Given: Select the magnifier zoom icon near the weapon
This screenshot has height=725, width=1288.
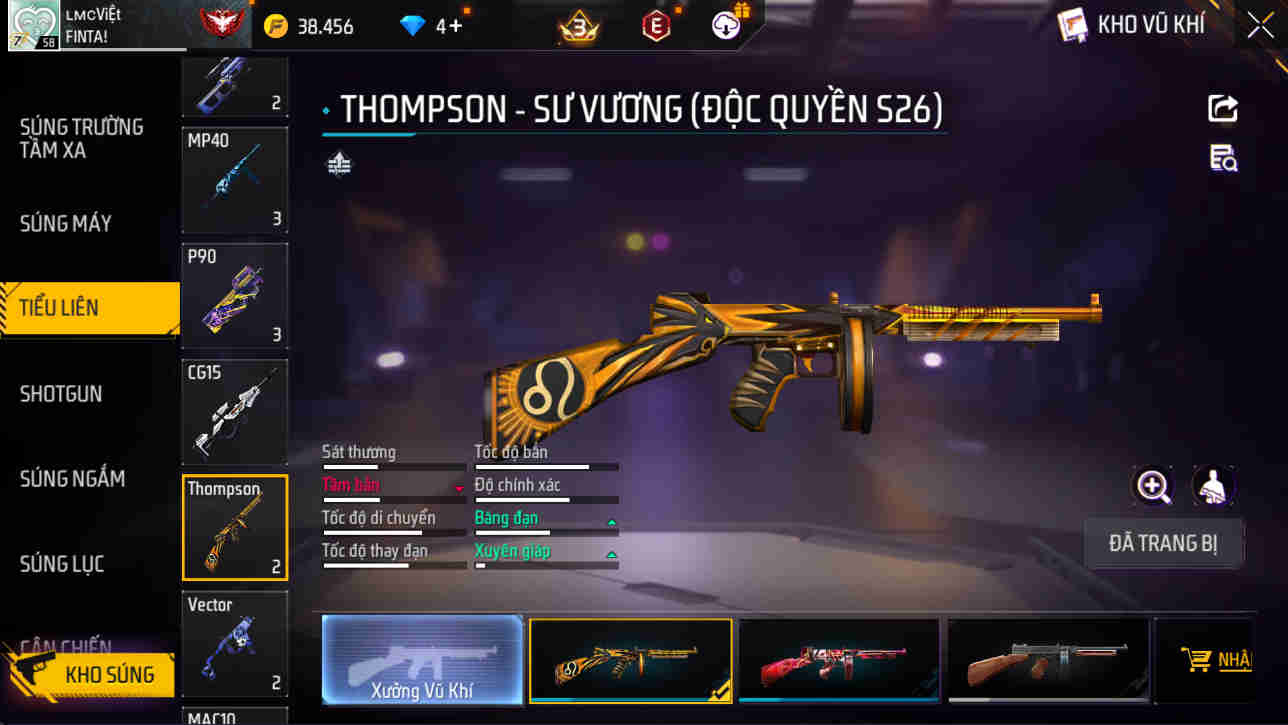Looking at the screenshot, I should (x=1153, y=487).
